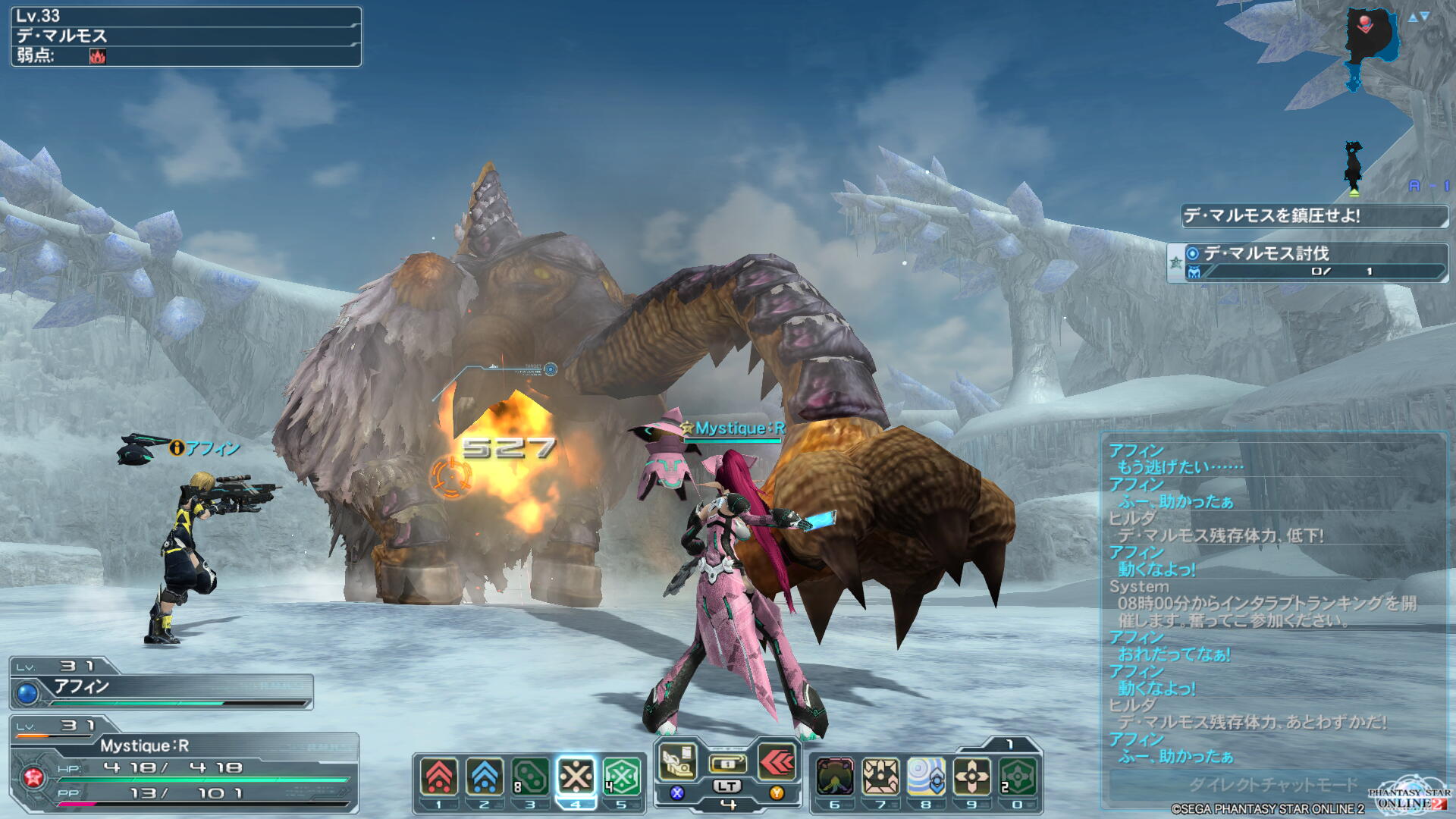The image size is (1456, 819).
Task: Toggle the minimap's blue up-down arrows
Action: [1418, 17]
